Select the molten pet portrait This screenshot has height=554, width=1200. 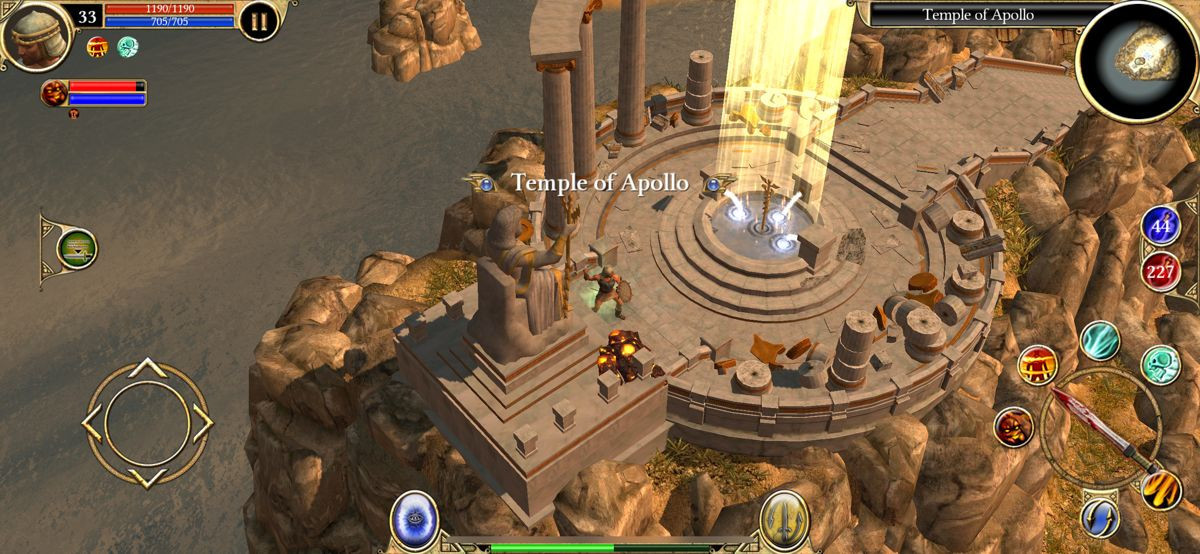click(x=56, y=93)
